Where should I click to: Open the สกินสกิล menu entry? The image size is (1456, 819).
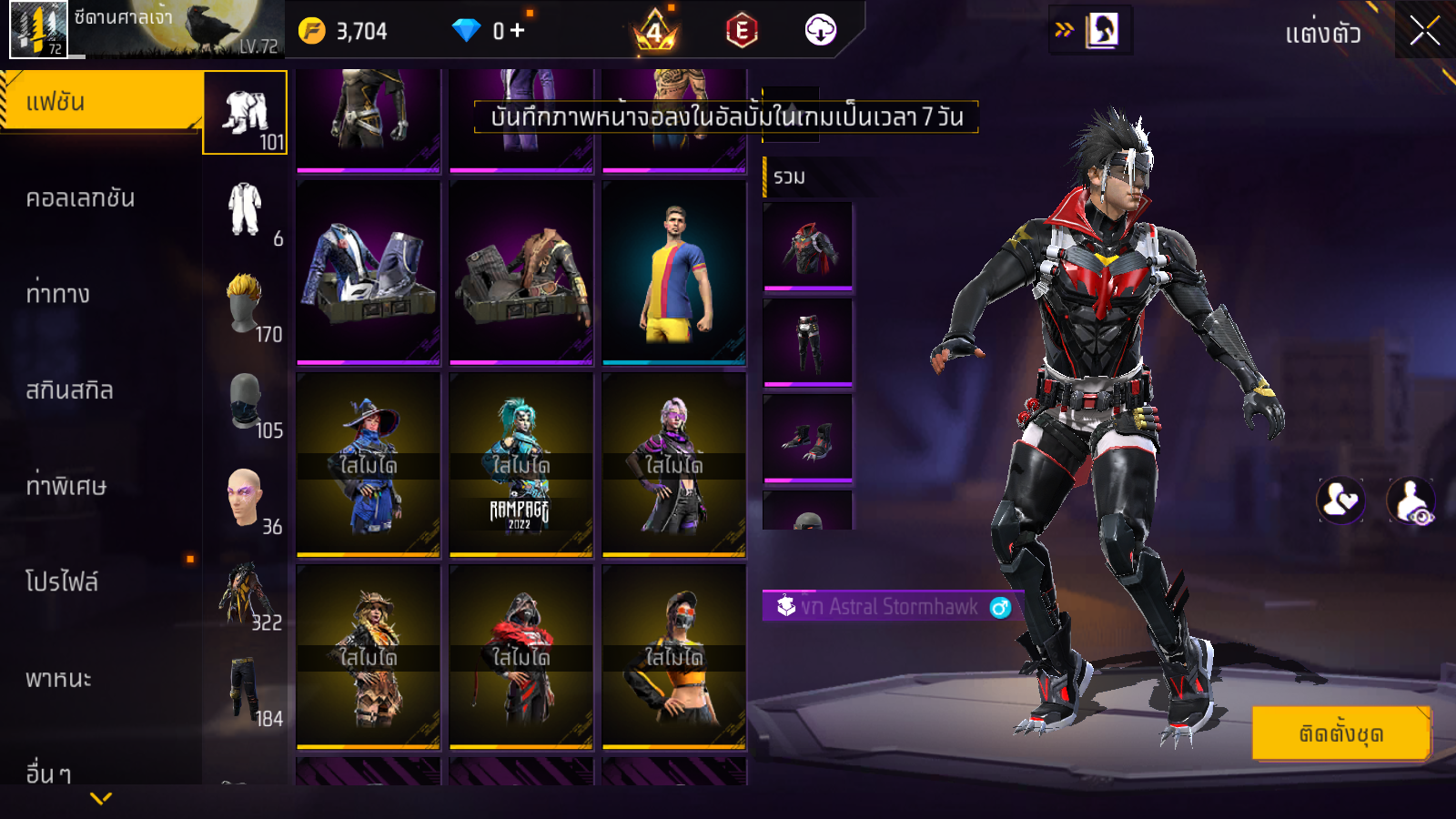point(70,390)
